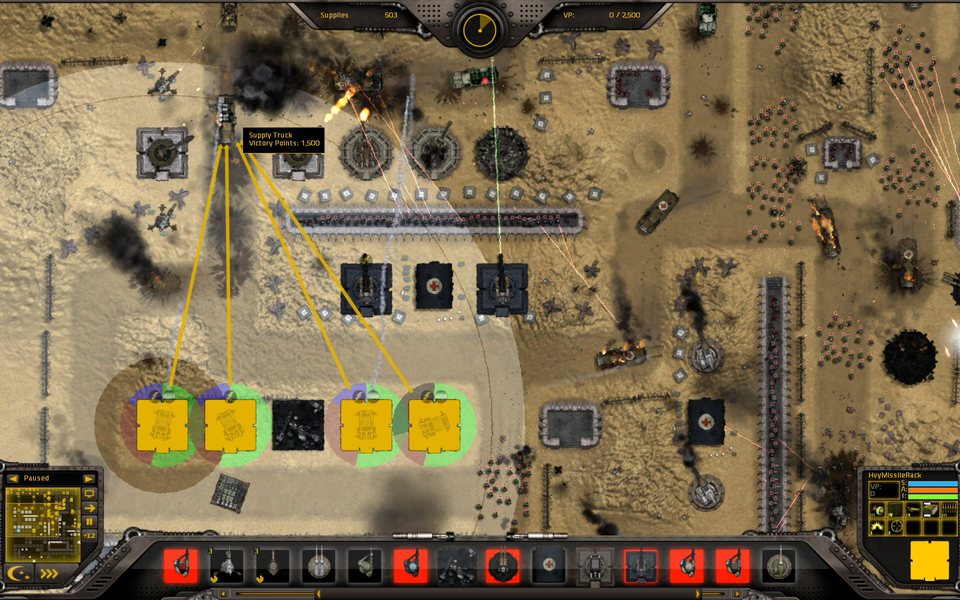Screen dimensions: 960x600
Task: Select the red cross medical building slot
Action: [548, 565]
